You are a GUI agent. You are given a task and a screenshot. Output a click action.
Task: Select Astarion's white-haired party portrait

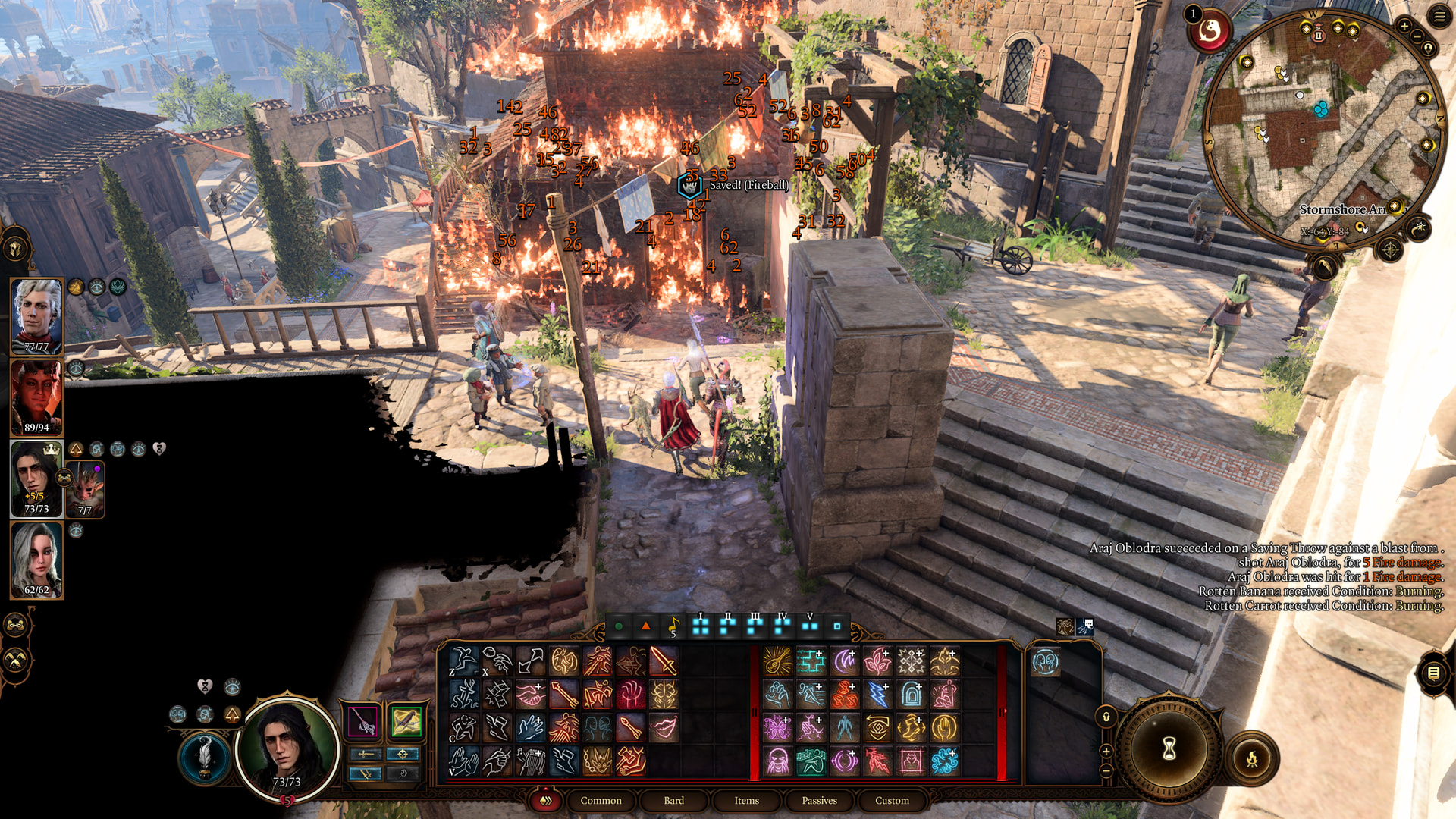pyautogui.click(x=36, y=315)
